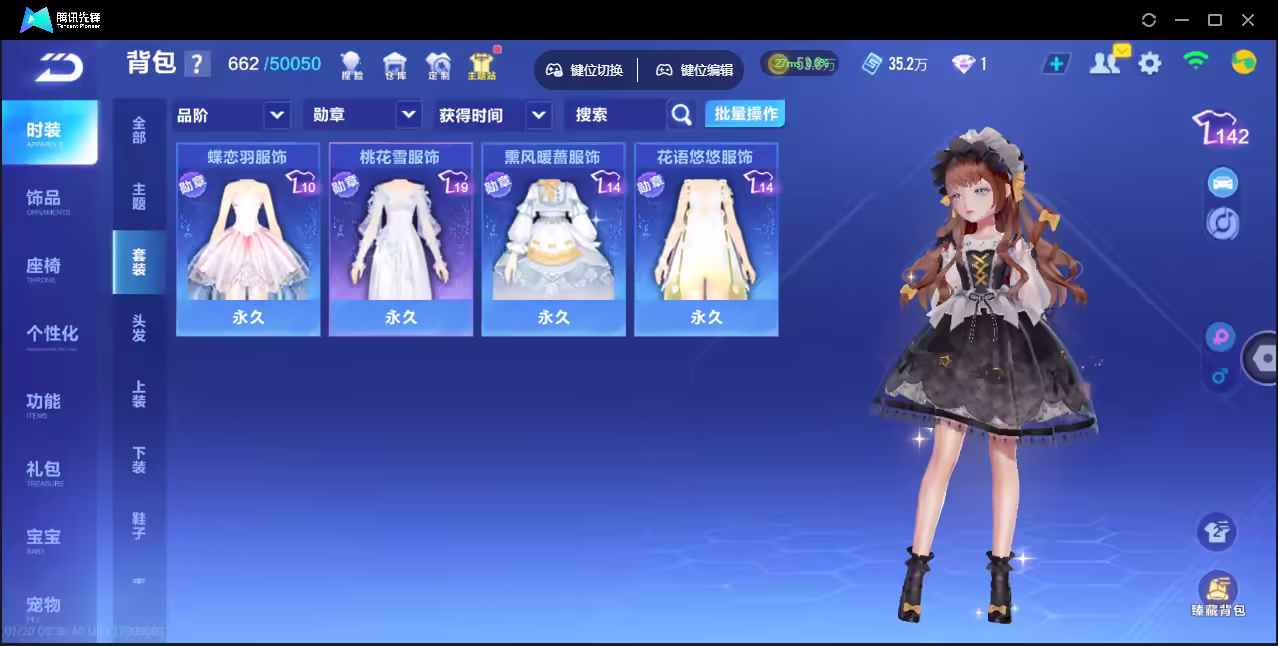Open the 键位编辑 key mapping editor
Screen dimensions: 1278x646
694,70
